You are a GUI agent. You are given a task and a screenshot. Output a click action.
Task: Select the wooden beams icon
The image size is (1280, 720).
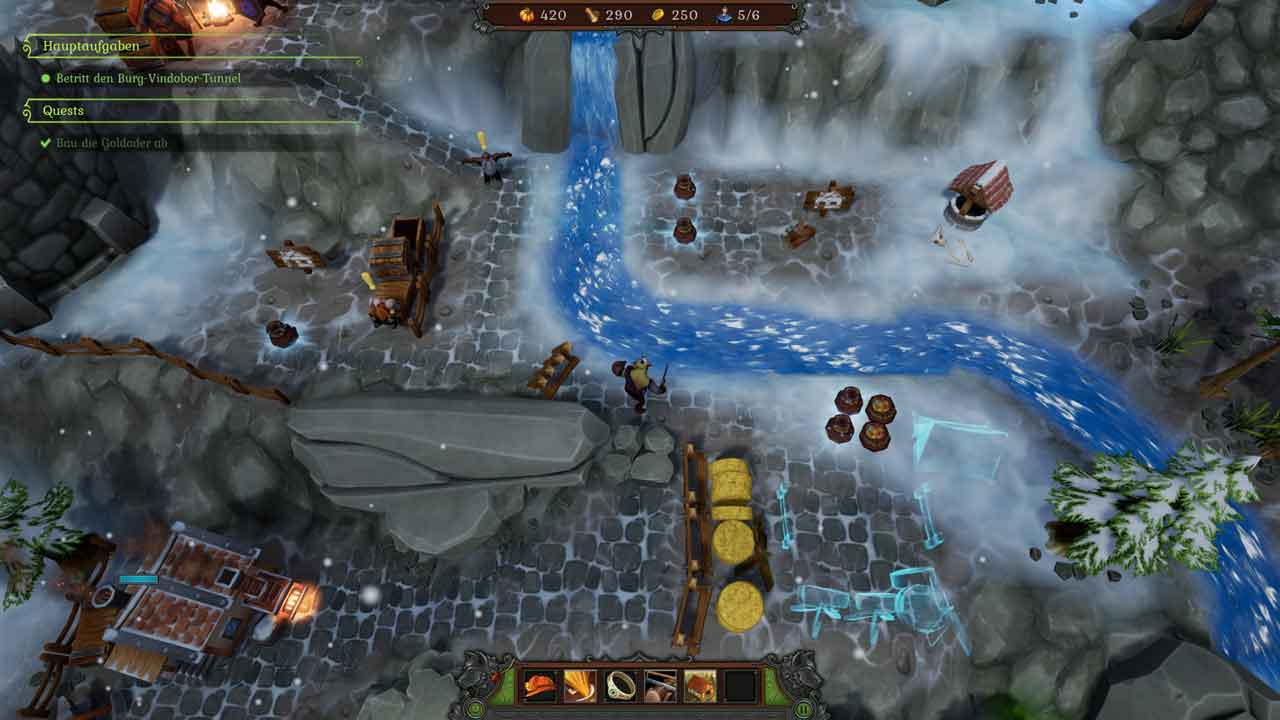click(x=660, y=686)
